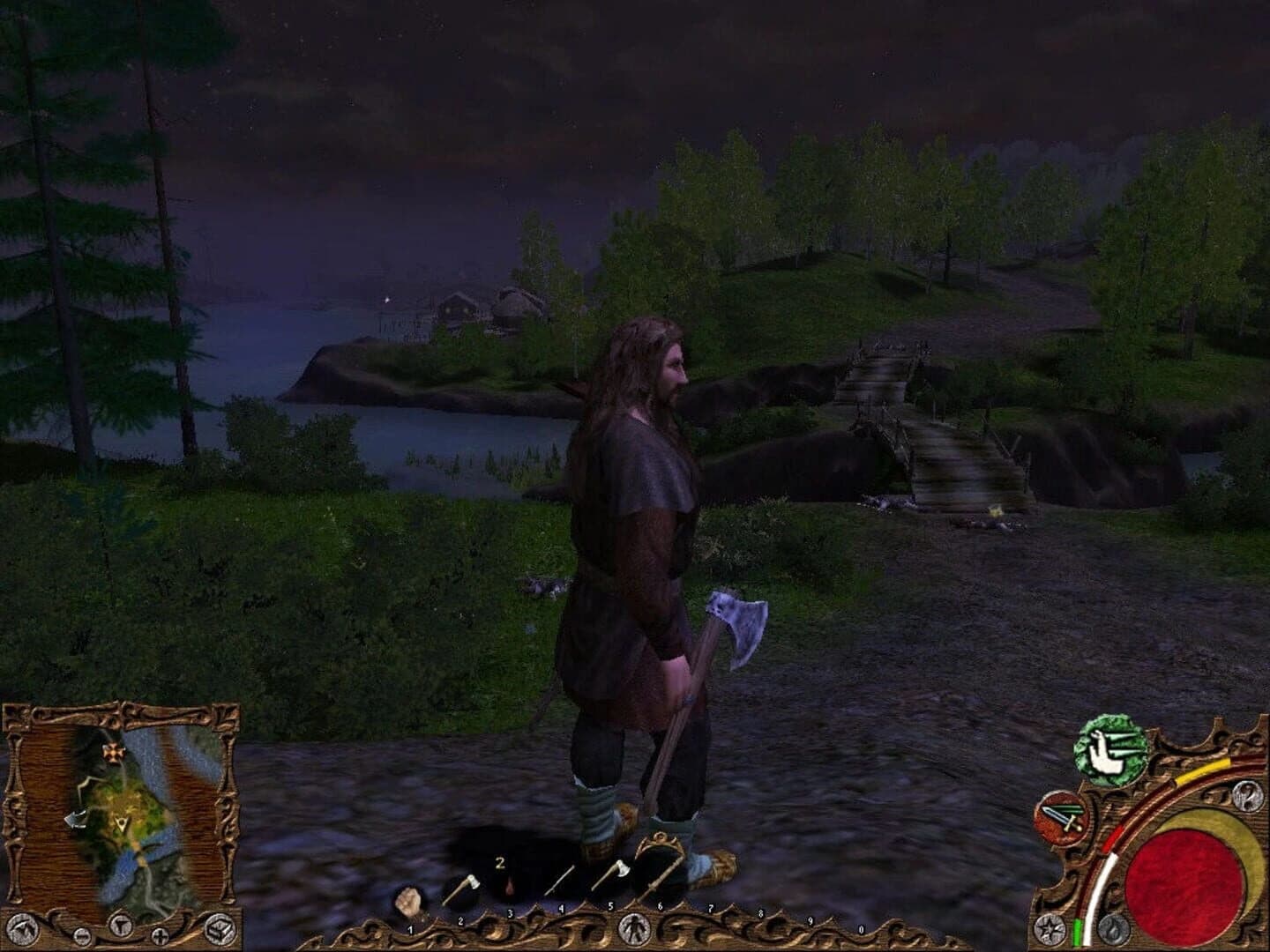The width and height of the screenshot is (1270, 952).
Task: Center the map using the arrow icon below minimap
Action: coord(121,926)
